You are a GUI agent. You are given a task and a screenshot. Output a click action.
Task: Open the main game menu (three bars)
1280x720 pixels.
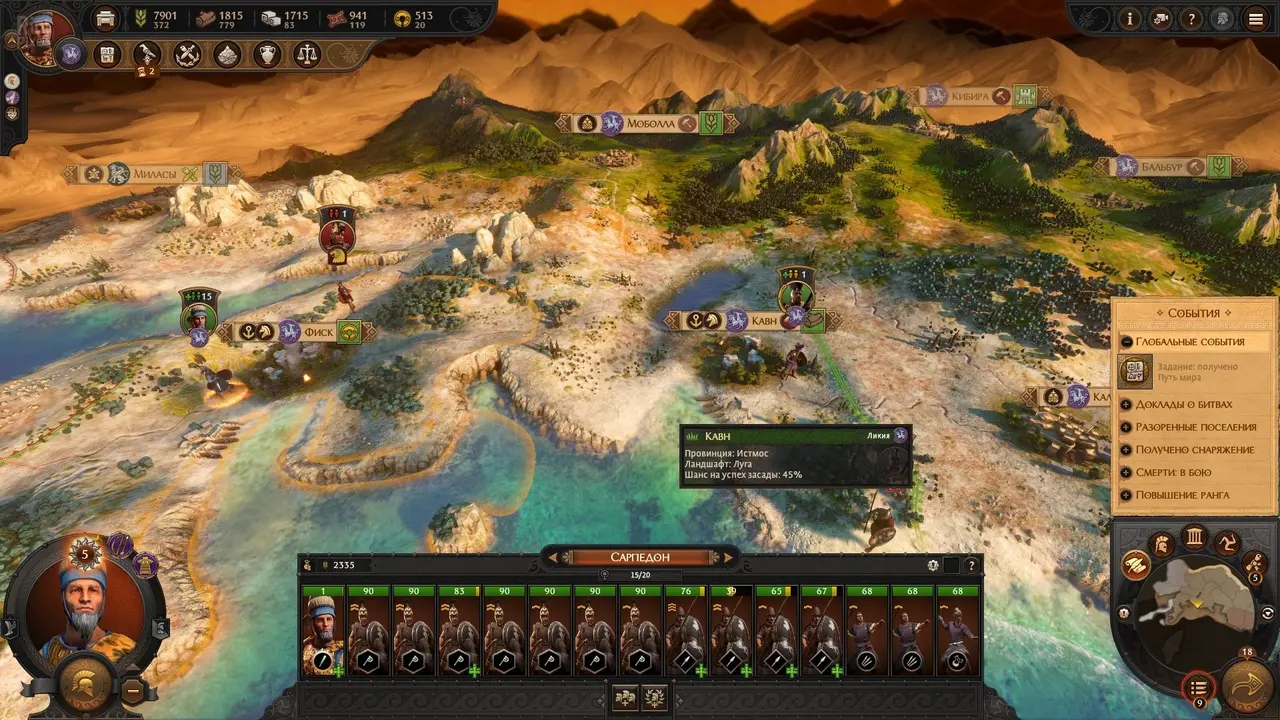click(1255, 18)
